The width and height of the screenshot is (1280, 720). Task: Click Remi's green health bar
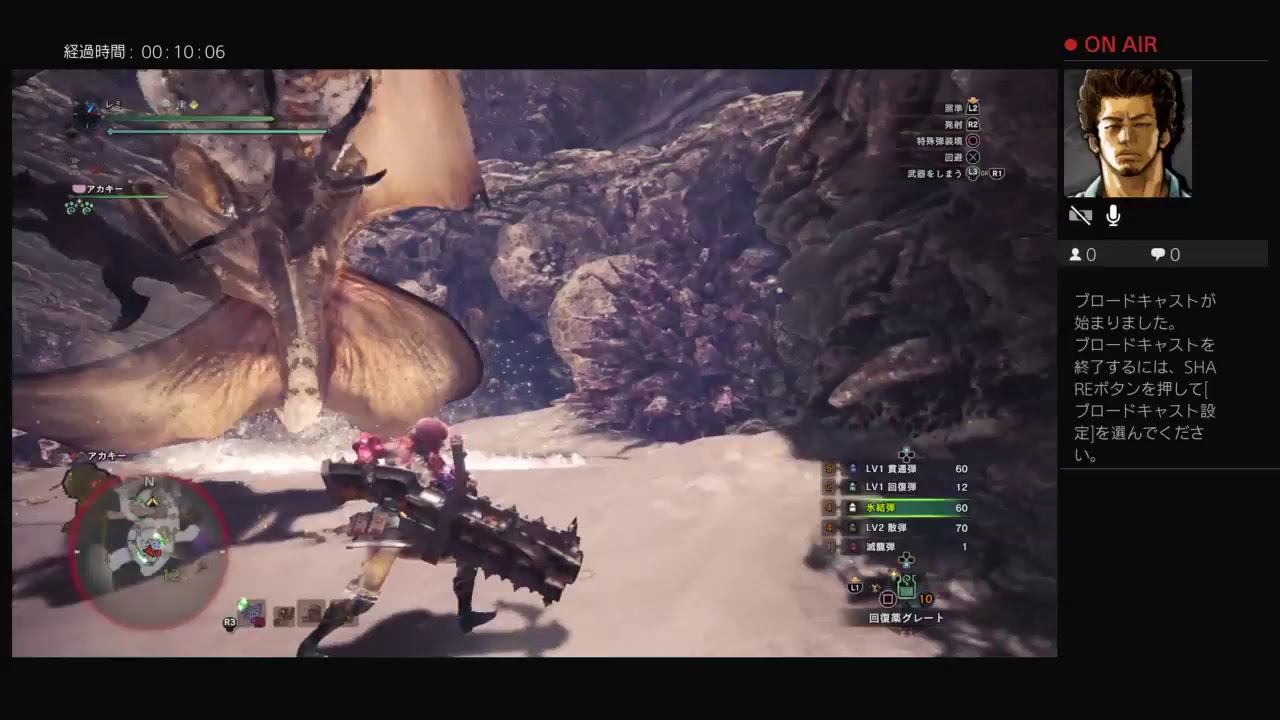[190, 120]
